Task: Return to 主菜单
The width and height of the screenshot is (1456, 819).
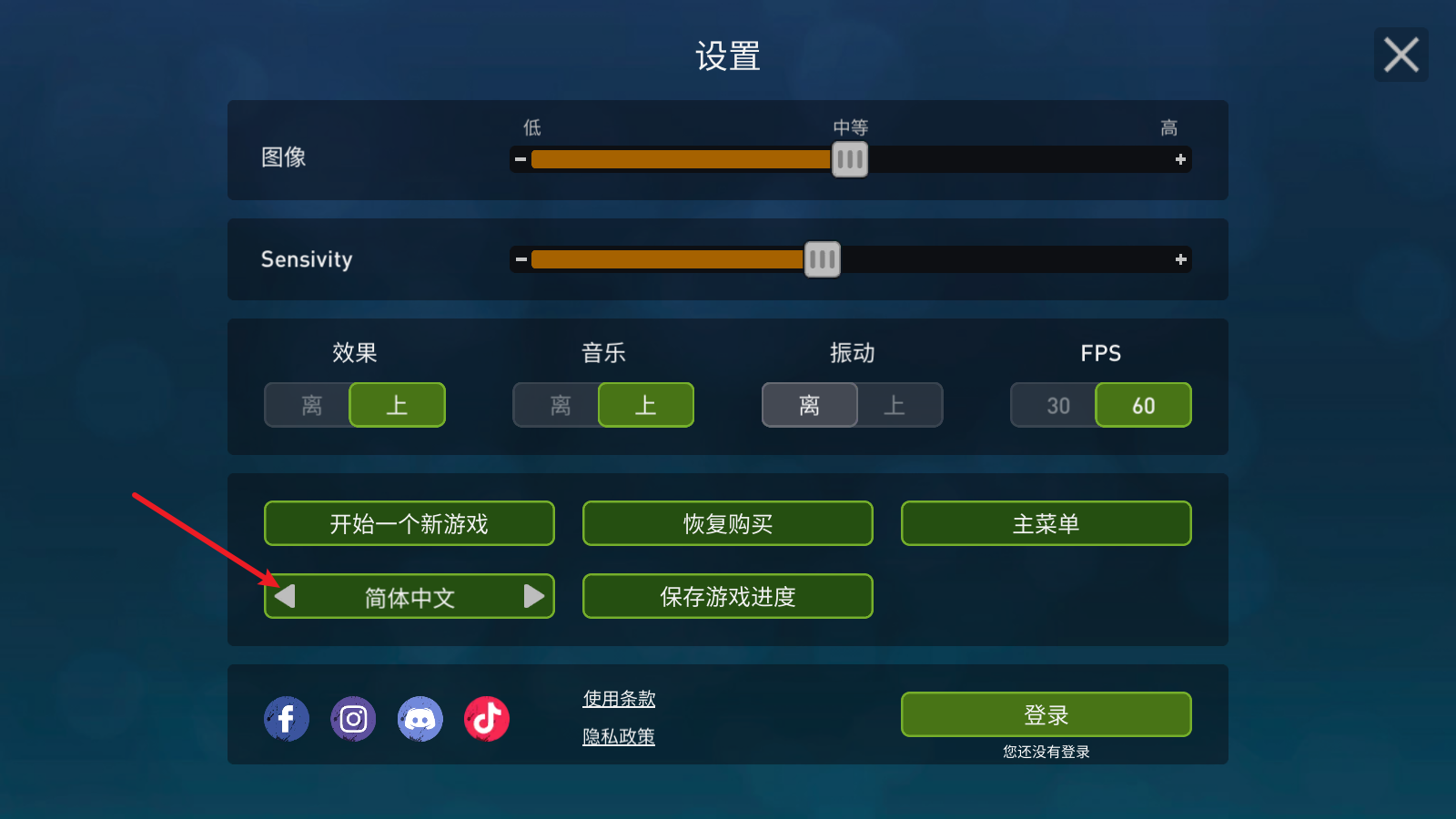Action: pyautogui.click(x=1046, y=523)
